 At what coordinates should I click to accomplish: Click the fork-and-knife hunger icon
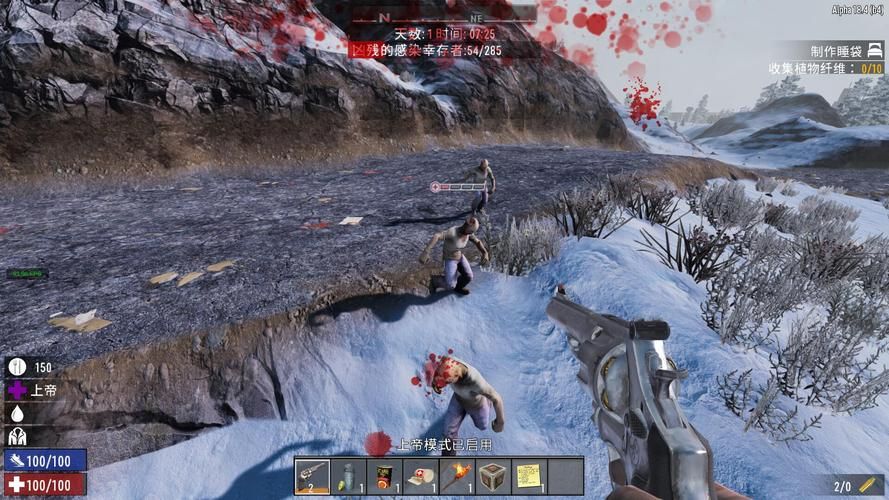[x=17, y=367]
